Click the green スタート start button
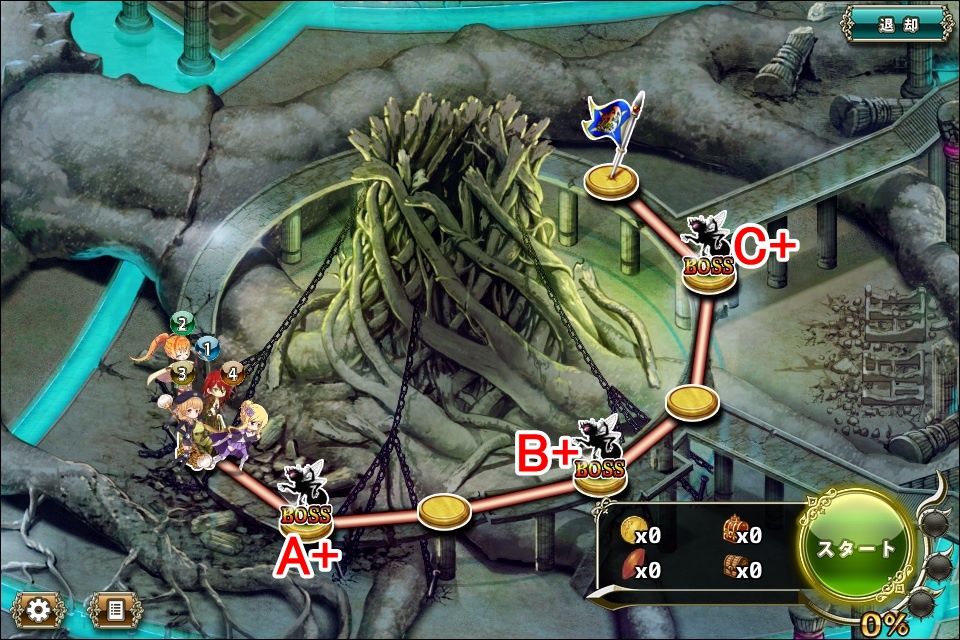This screenshot has width=960, height=640. [857, 547]
